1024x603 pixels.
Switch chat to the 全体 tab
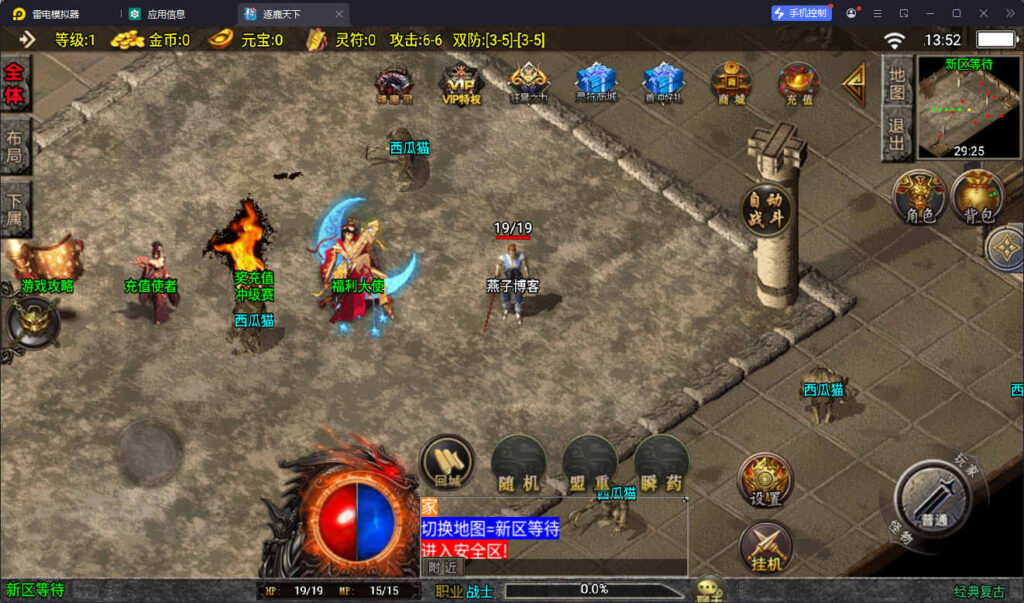pyautogui.click(x=15, y=84)
